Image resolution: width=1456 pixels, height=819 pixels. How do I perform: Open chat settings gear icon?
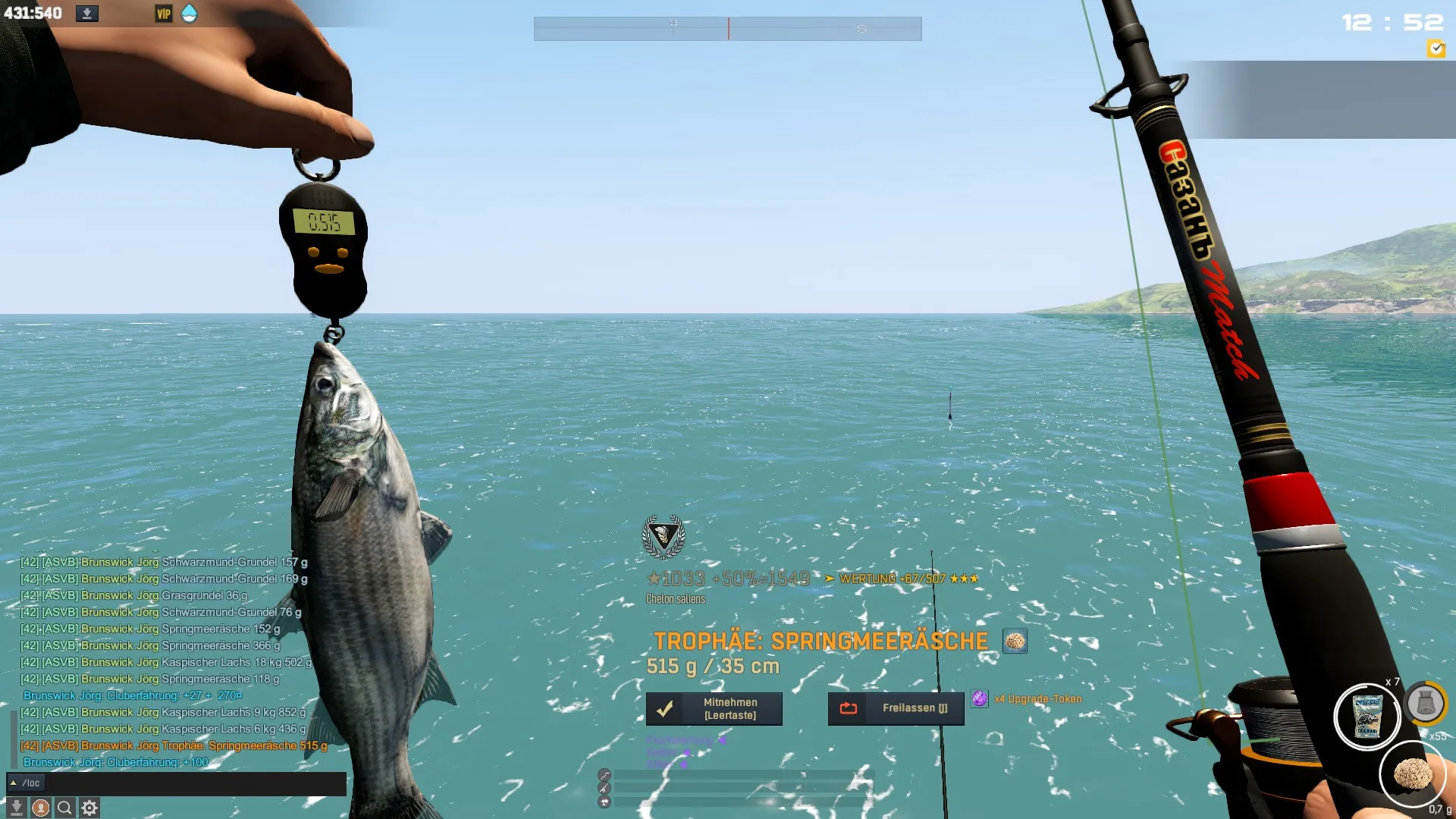(x=89, y=808)
